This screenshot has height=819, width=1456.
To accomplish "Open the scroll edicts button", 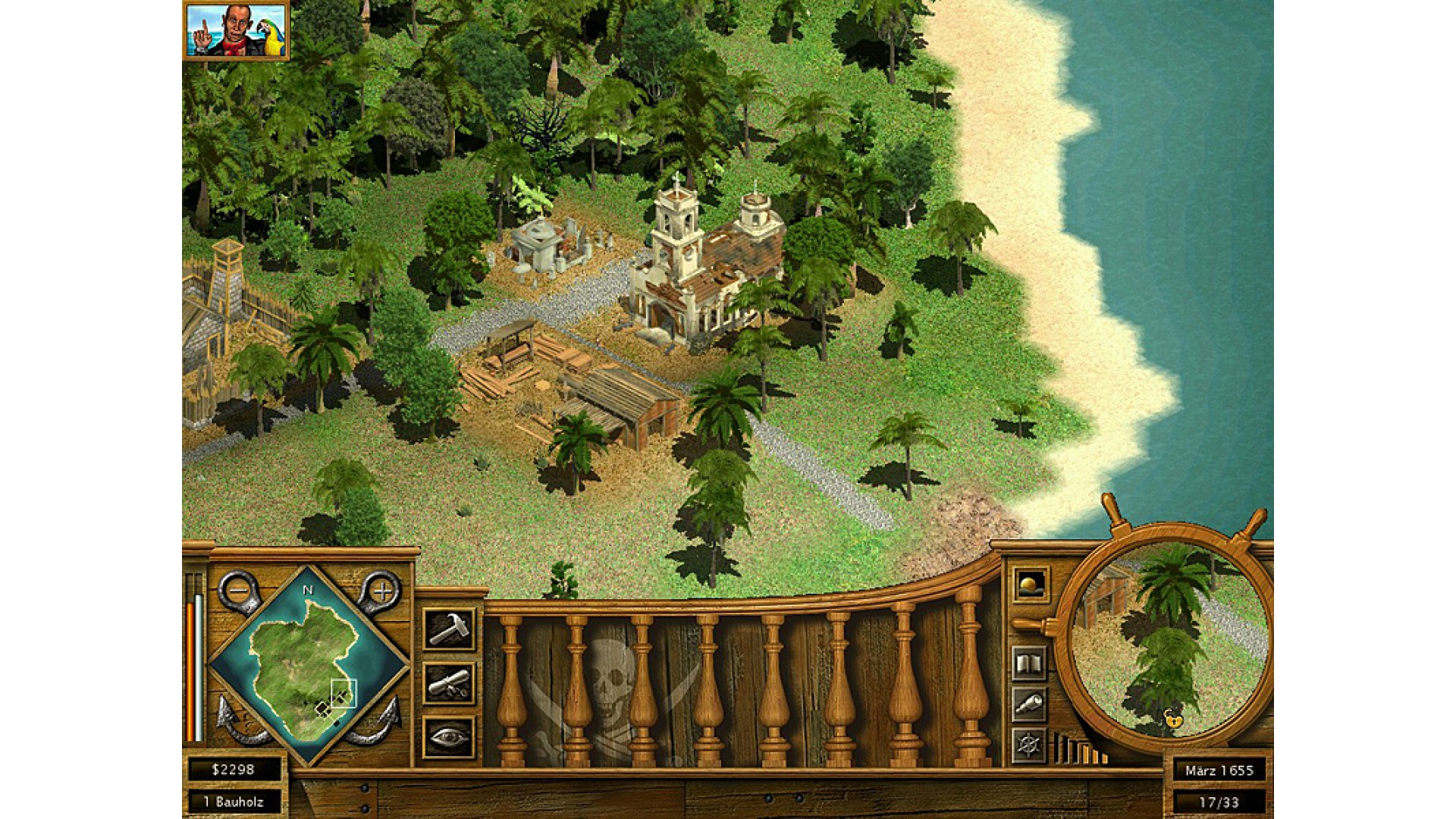I will [x=449, y=683].
